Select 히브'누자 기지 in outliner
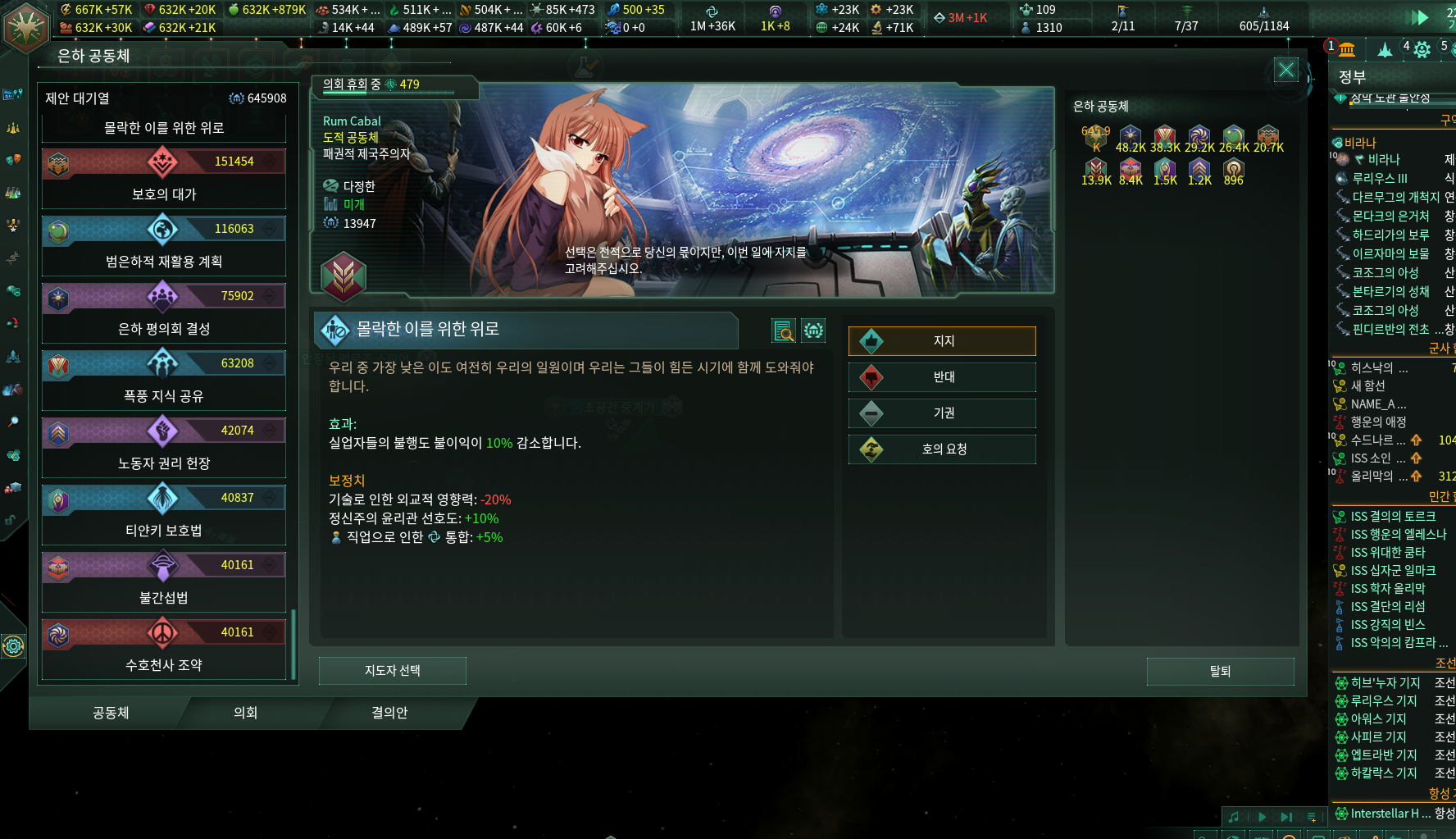 (1385, 683)
